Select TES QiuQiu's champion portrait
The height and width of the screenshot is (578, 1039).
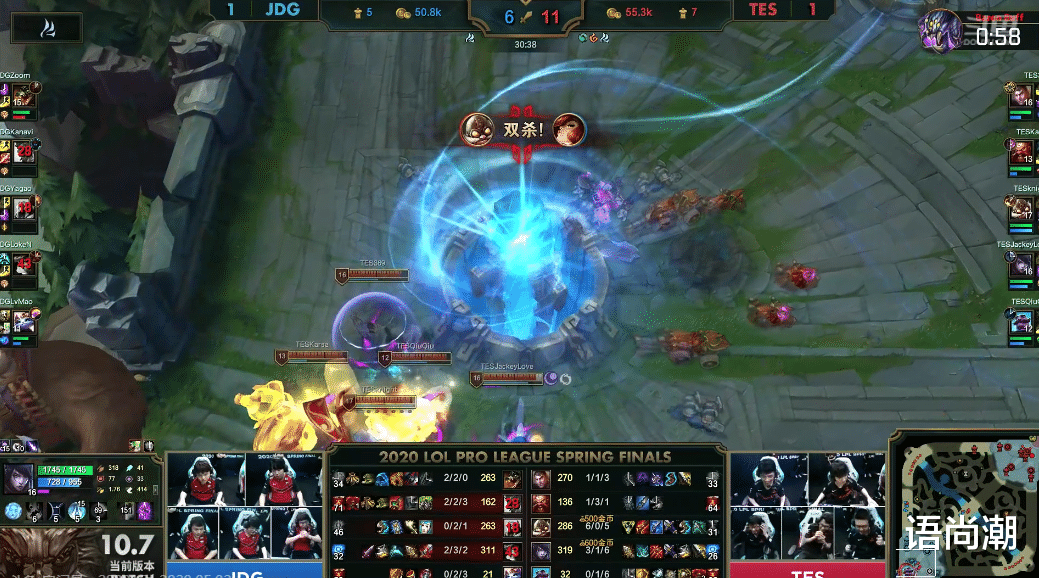pyautogui.click(x=1022, y=321)
